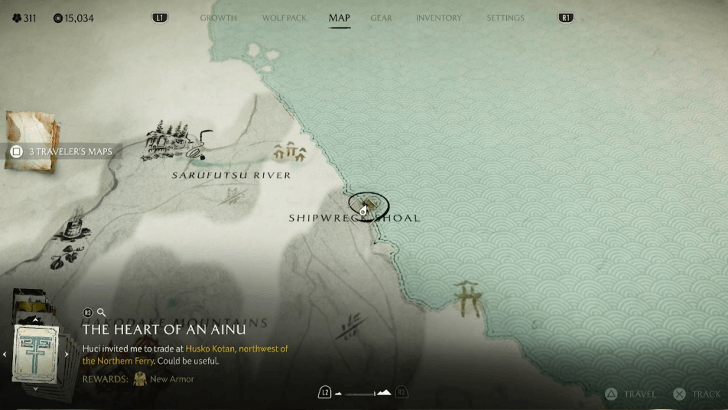
Task: Switch to the Growth tab
Action: 218,18
